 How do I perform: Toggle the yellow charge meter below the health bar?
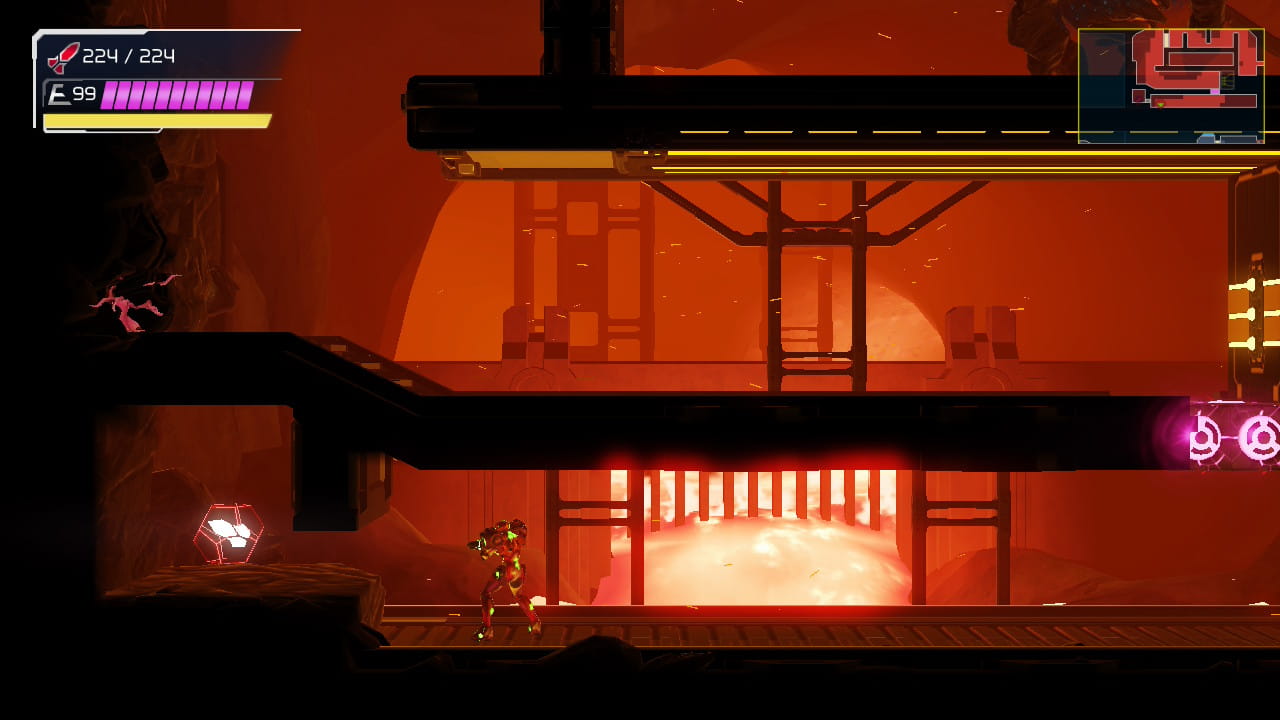(x=155, y=120)
